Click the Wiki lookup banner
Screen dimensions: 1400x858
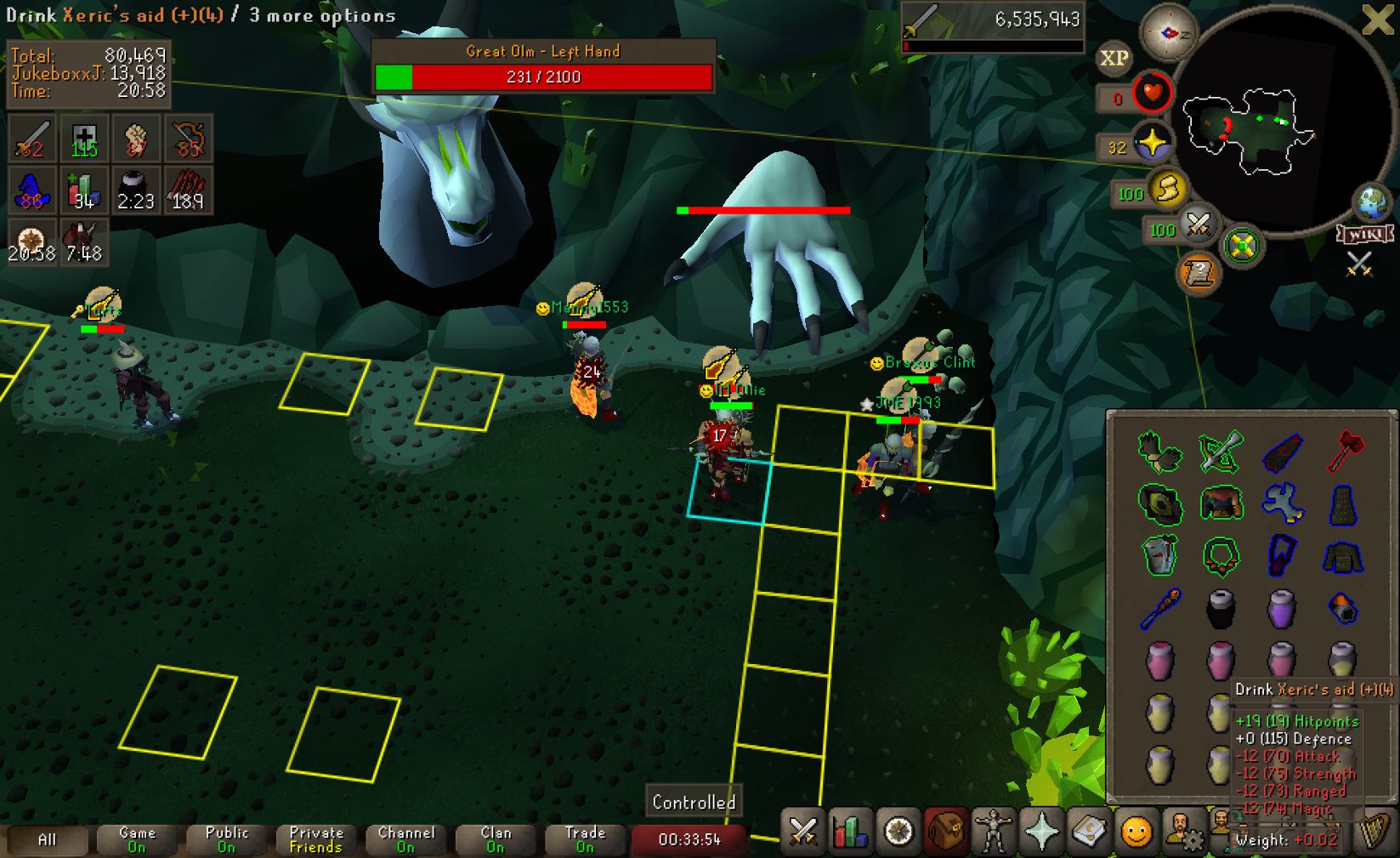(x=1365, y=234)
